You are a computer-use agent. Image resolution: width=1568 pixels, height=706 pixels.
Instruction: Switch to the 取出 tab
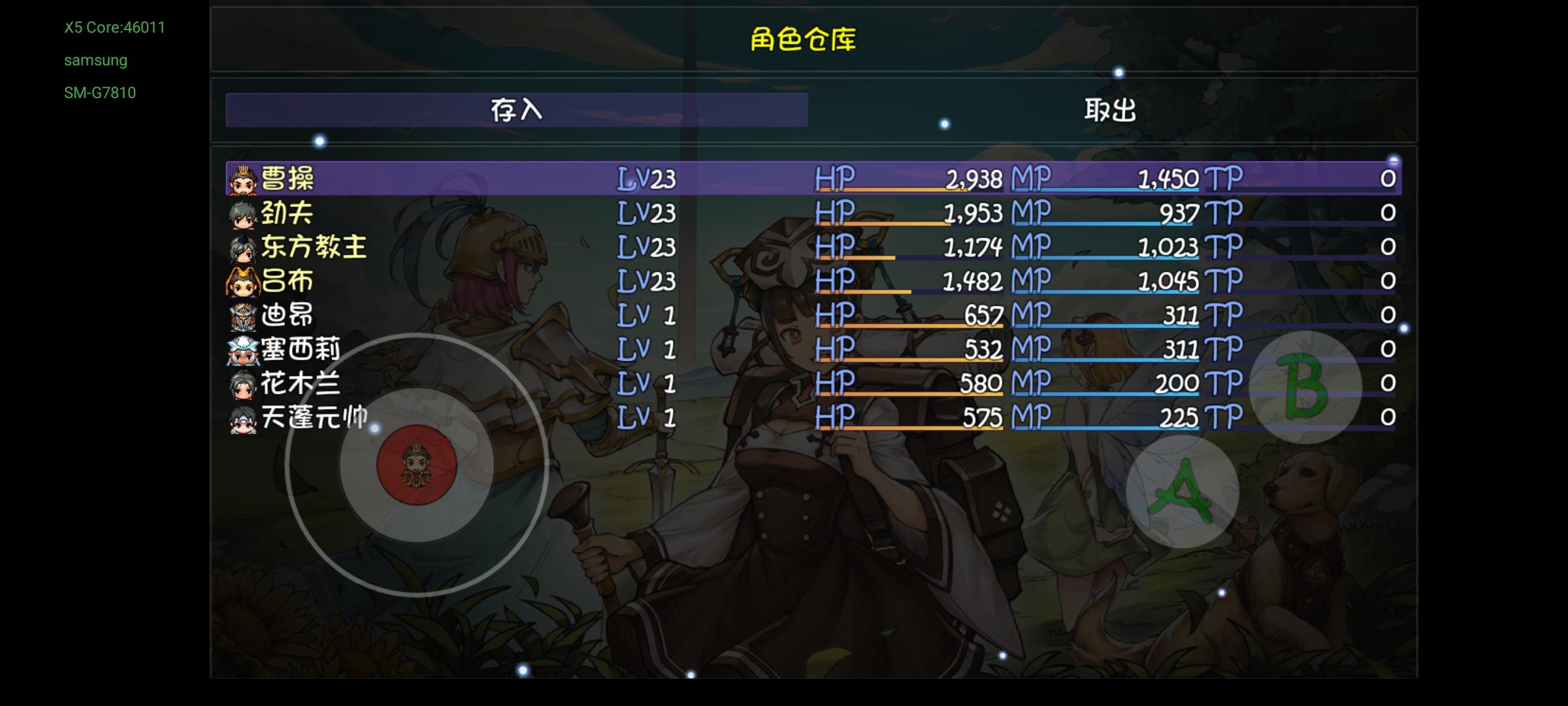(x=1111, y=110)
